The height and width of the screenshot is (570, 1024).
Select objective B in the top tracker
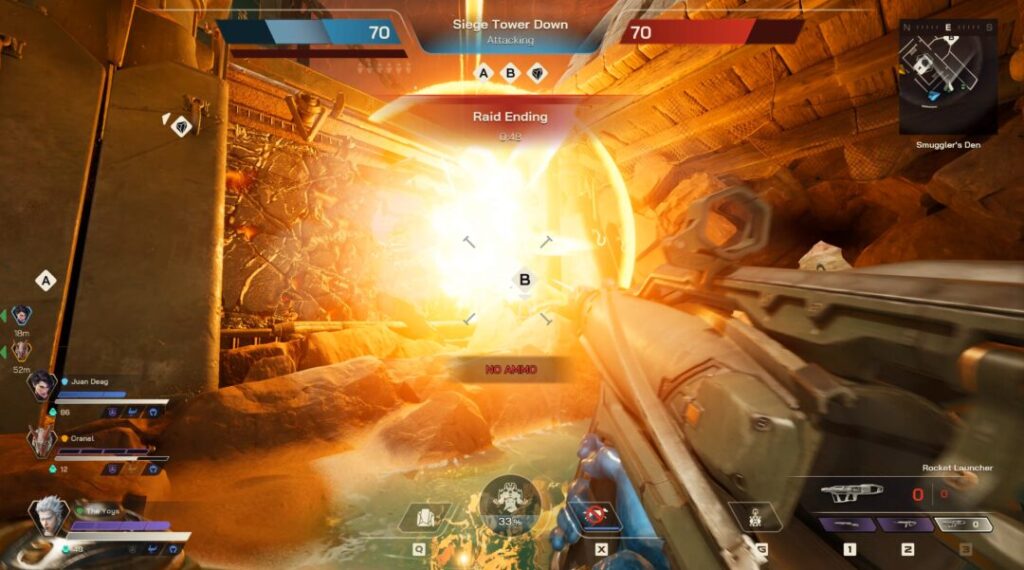511,73
